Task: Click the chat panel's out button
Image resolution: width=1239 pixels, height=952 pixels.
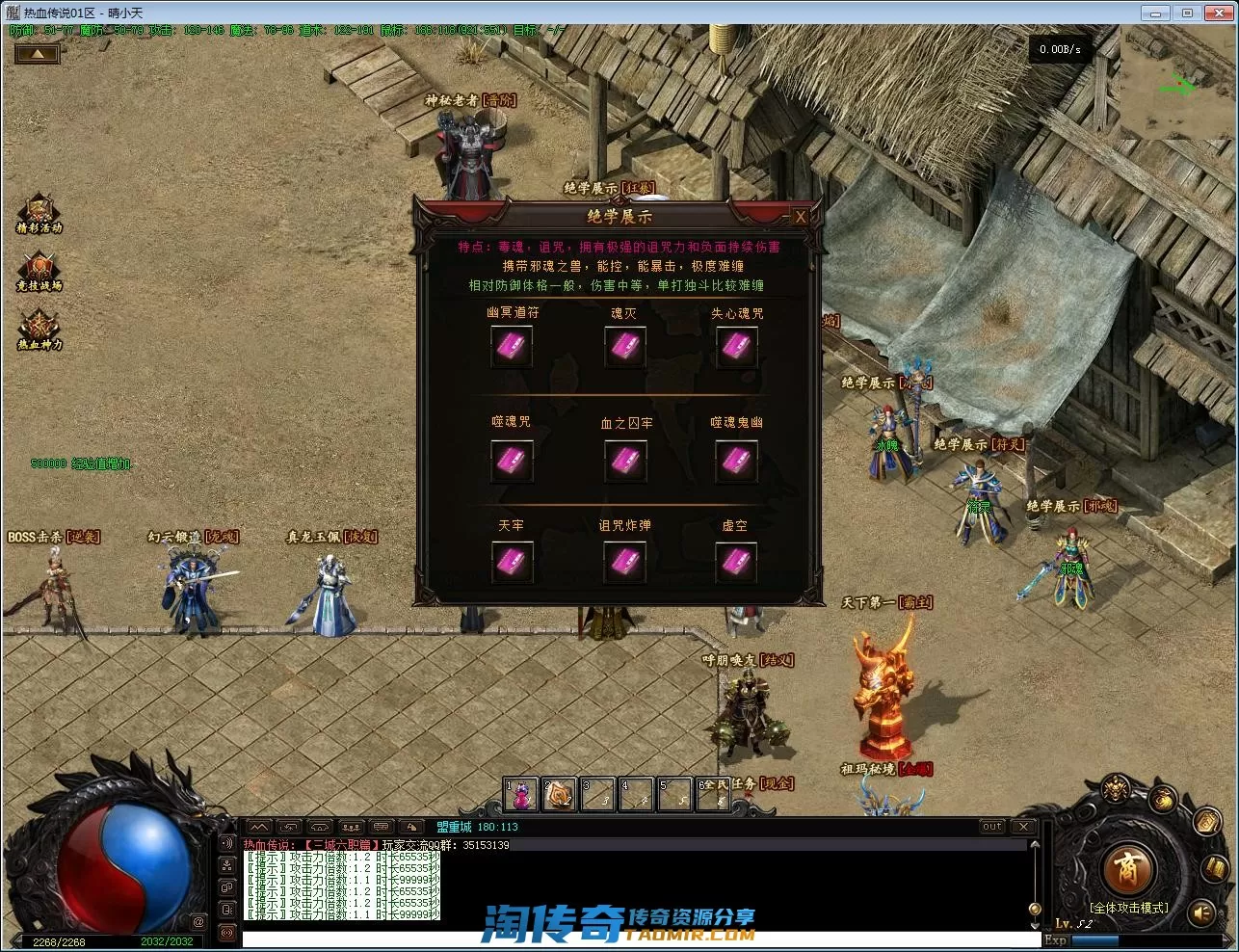Action: tap(992, 827)
